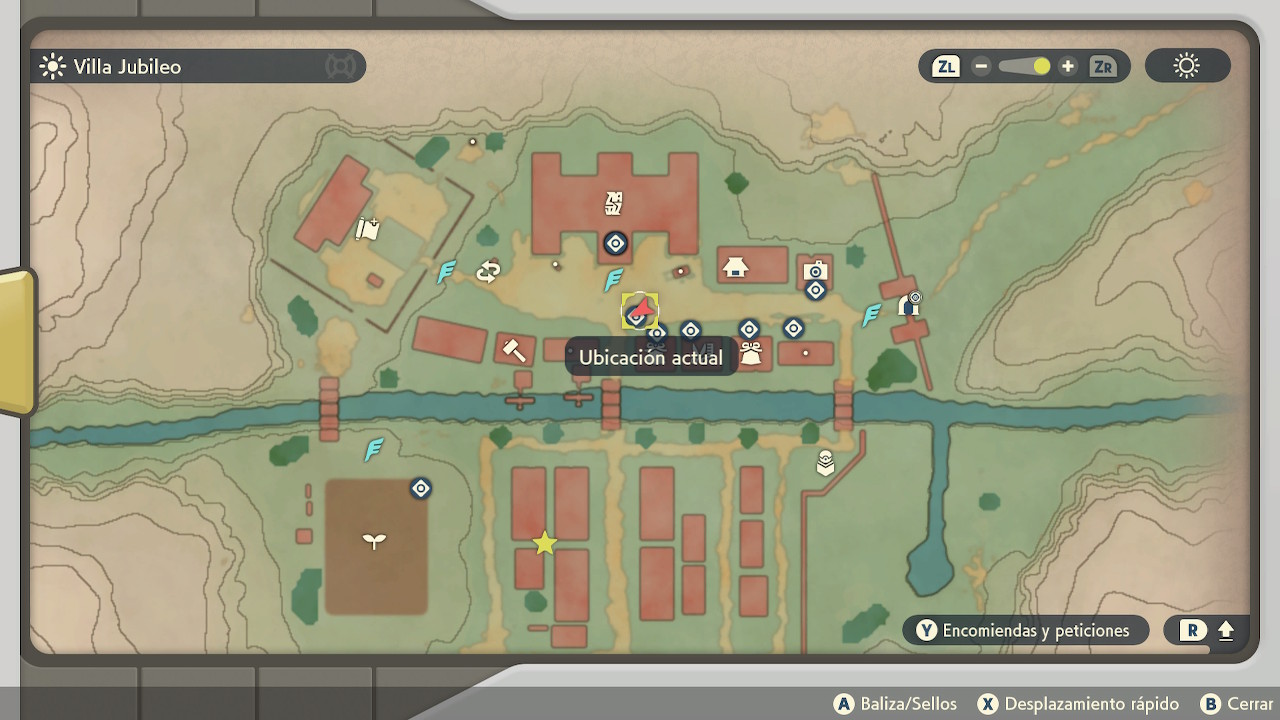Select the house icon marker
Viewport: 1280px width, 720px height.
coord(736,266)
